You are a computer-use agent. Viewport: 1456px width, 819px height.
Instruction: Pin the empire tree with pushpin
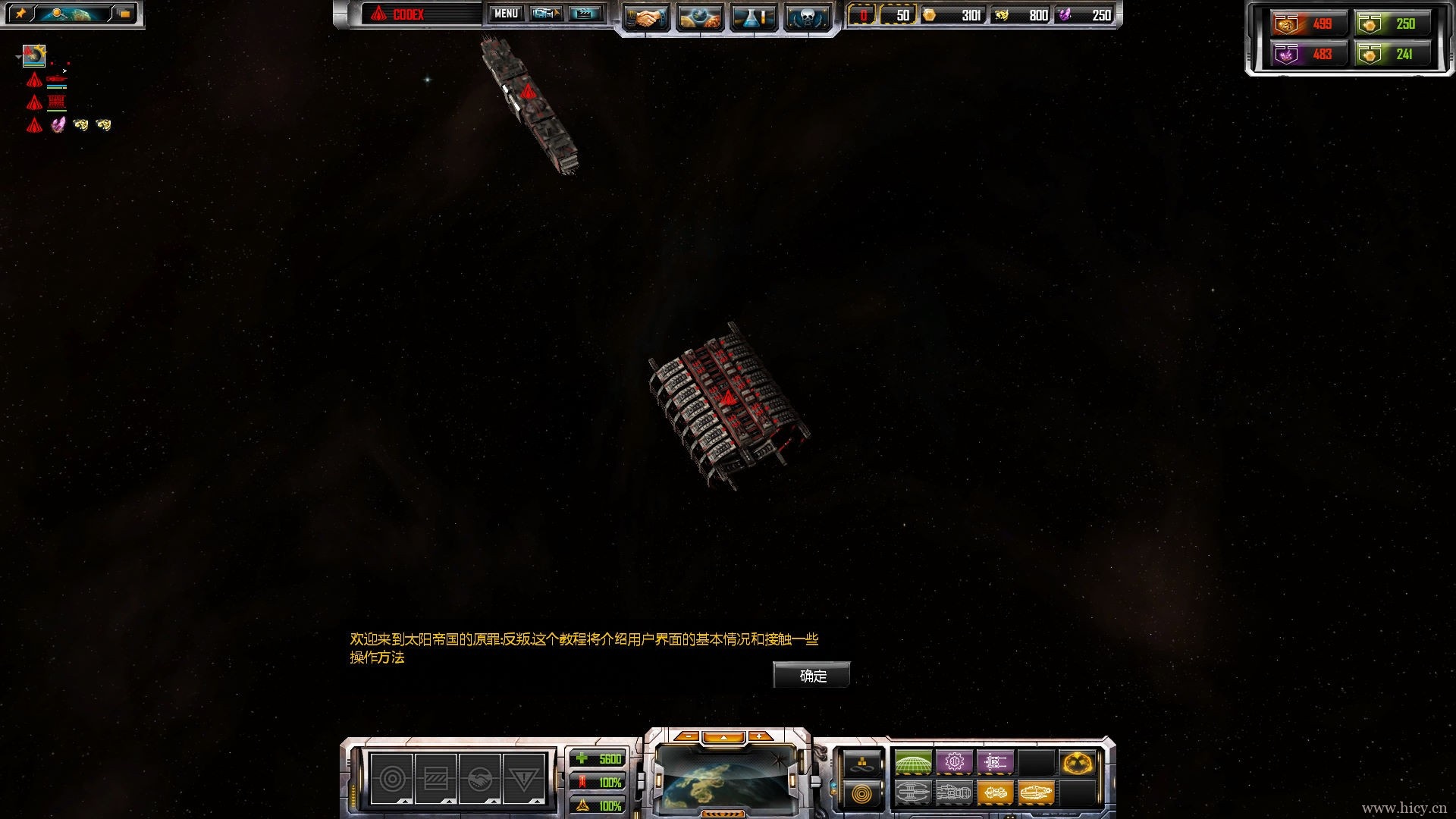[20, 14]
